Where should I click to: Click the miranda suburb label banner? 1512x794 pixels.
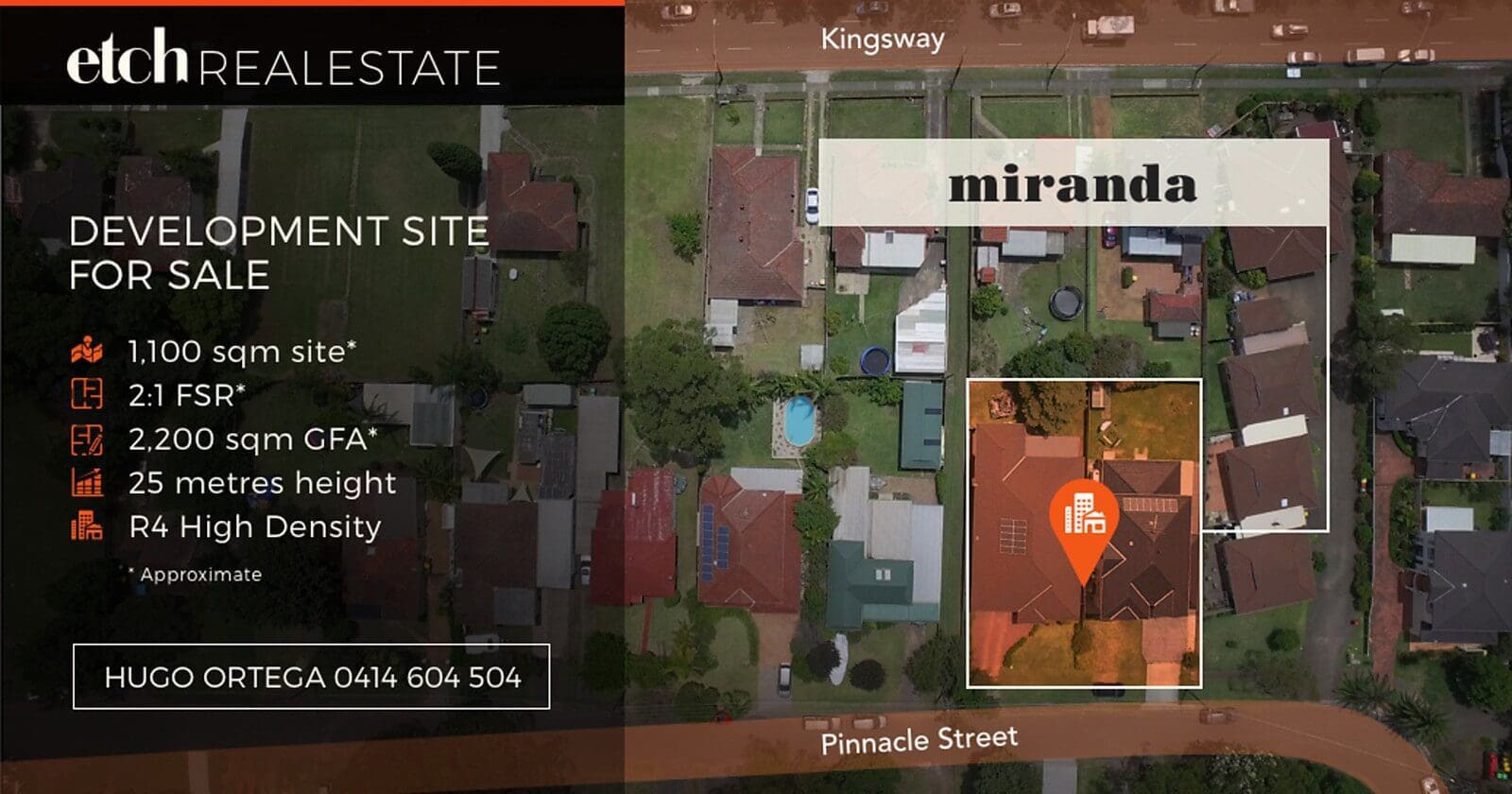tap(1073, 183)
